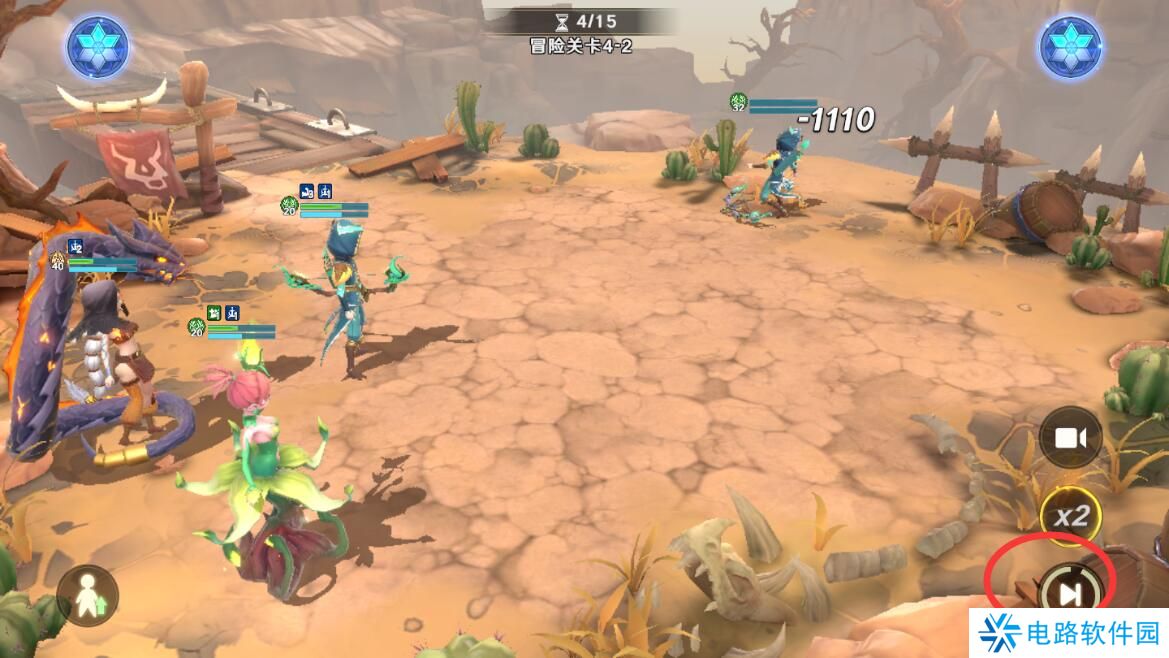Screen dimensions: 1169x658
Task: Tap the skip battle button
Action: click(1069, 594)
